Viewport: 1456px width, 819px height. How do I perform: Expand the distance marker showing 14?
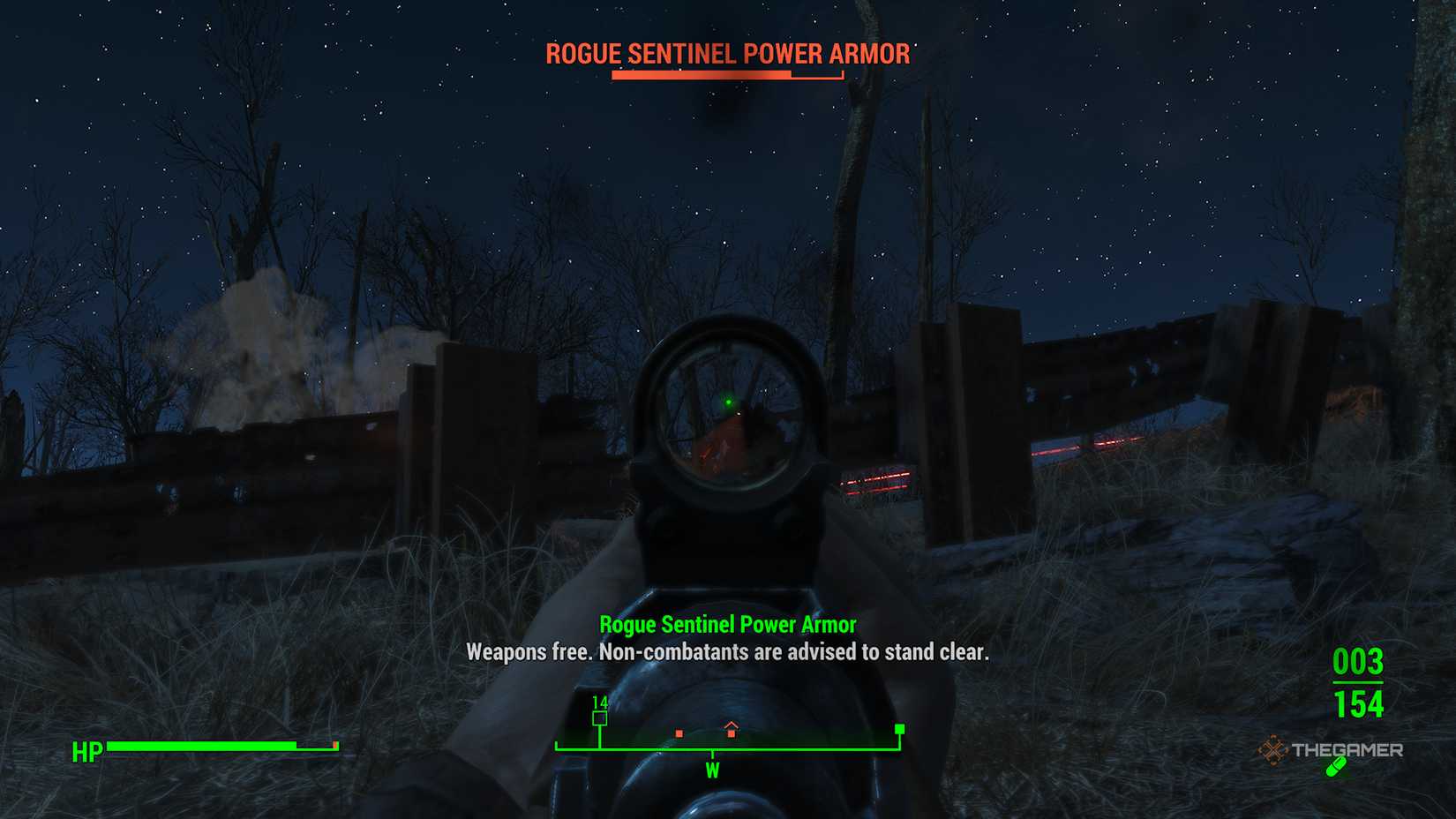[x=600, y=704]
